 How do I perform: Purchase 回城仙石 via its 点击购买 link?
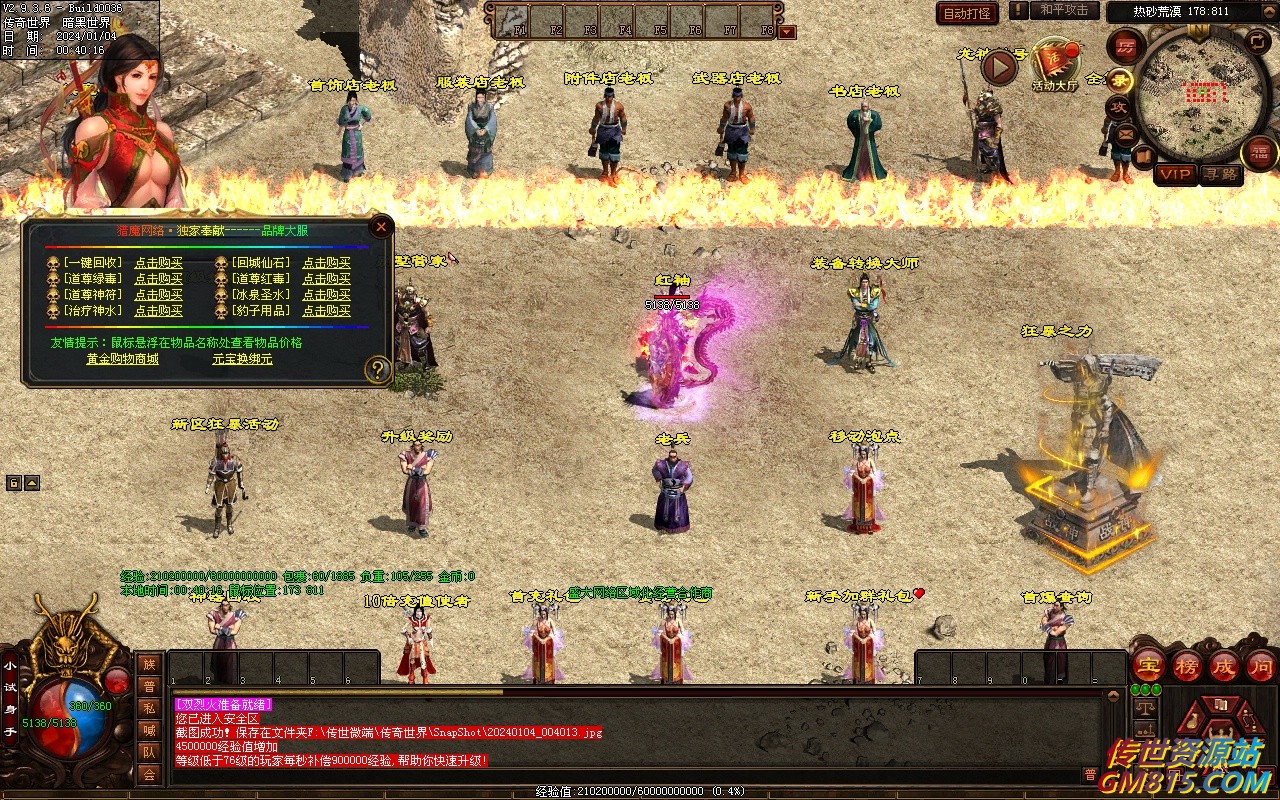pyautogui.click(x=326, y=263)
